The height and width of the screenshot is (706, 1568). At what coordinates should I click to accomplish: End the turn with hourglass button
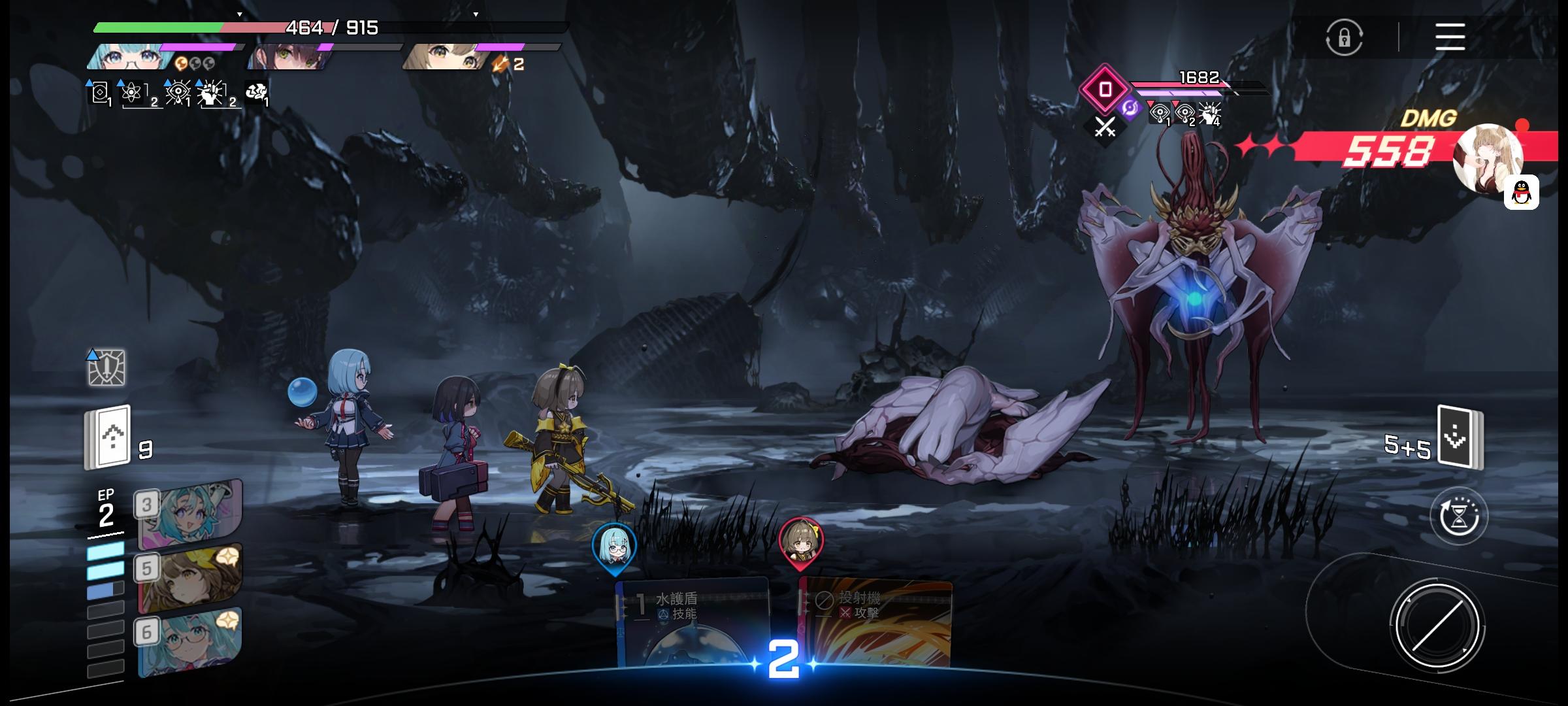click(x=1458, y=516)
